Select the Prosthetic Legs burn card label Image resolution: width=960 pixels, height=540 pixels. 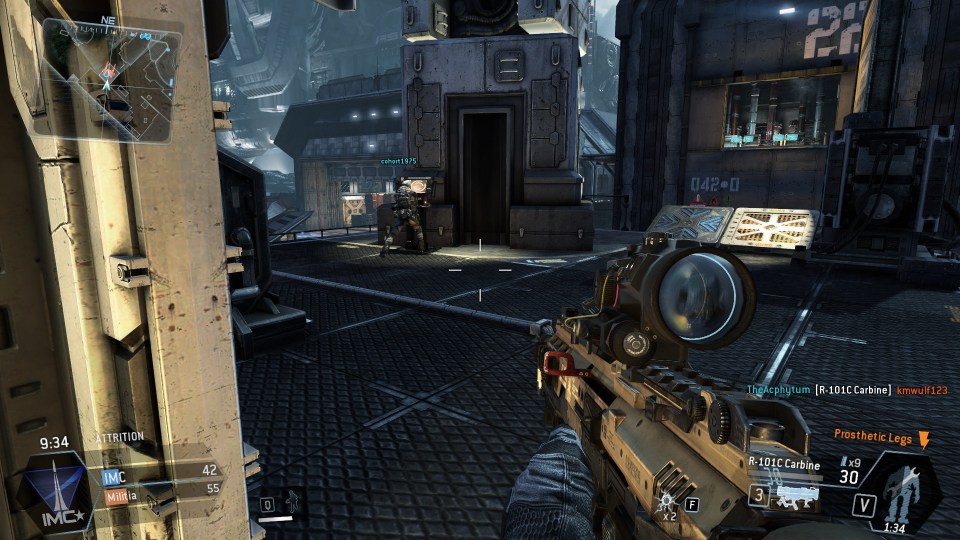(874, 435)
